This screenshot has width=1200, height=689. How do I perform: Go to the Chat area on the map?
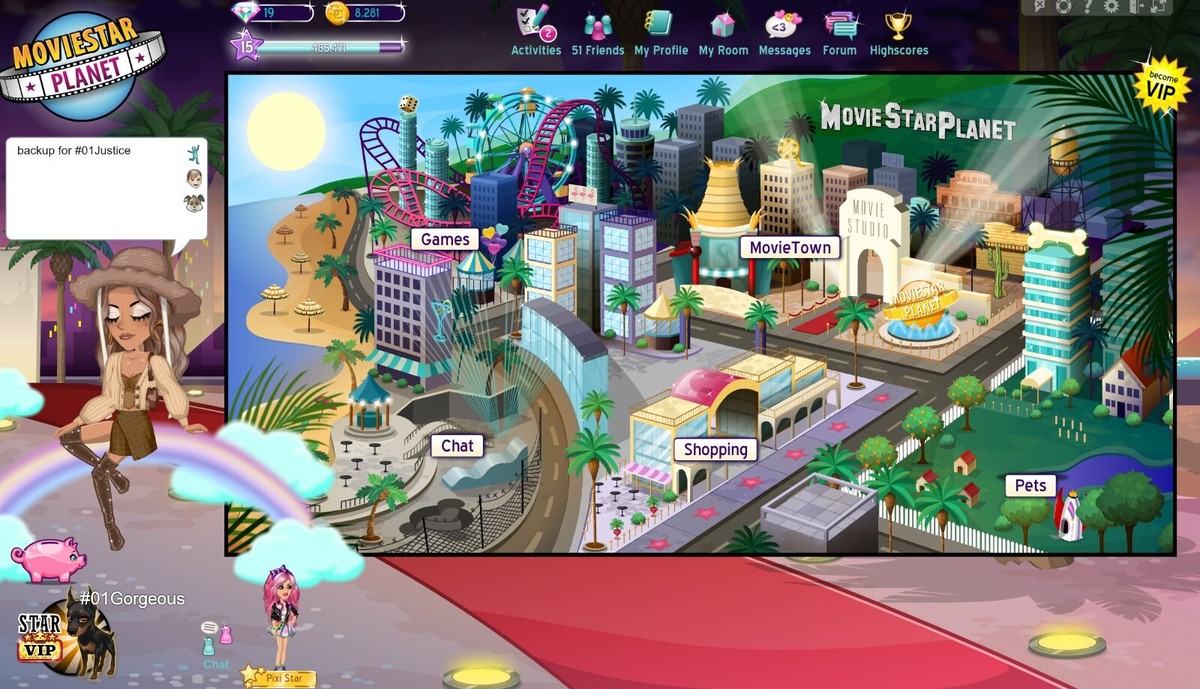coord(457,446)
